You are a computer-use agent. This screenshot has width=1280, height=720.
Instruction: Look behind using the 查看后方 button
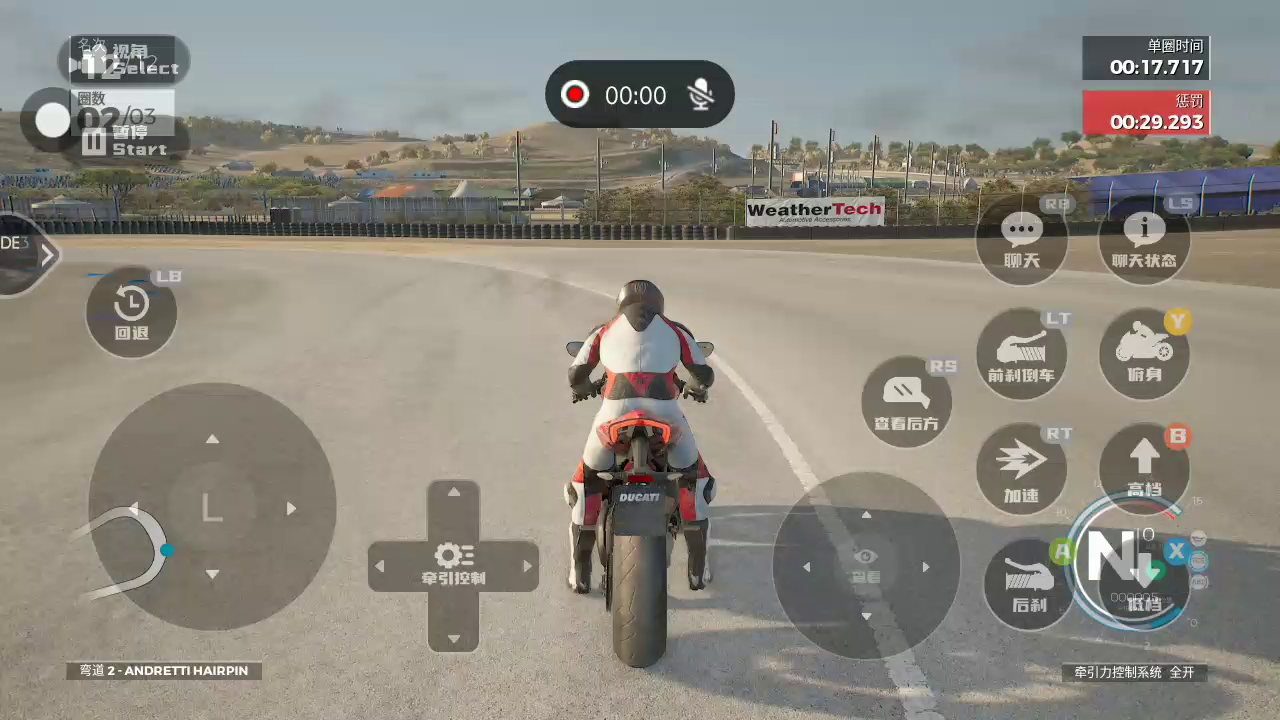point(906,402)
